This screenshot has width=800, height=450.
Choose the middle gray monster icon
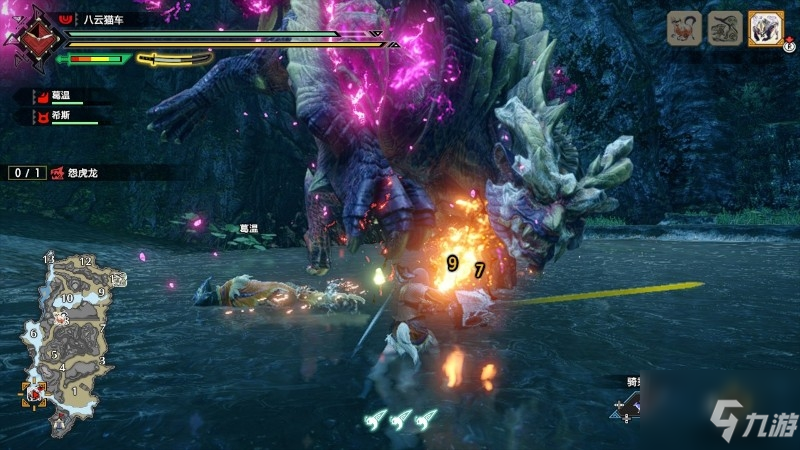pos(725,28)
